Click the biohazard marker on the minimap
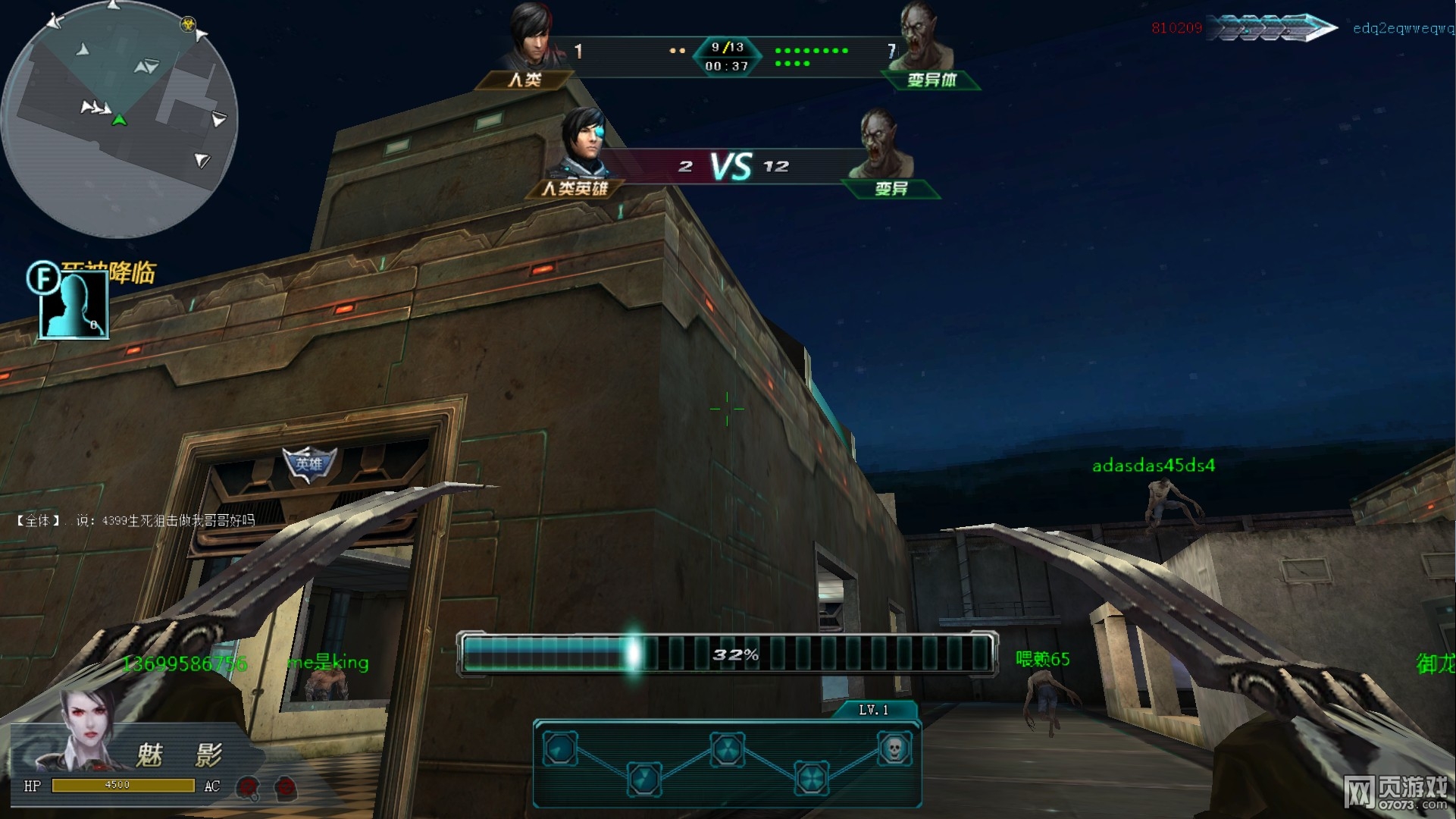 (x=187, y=24)
